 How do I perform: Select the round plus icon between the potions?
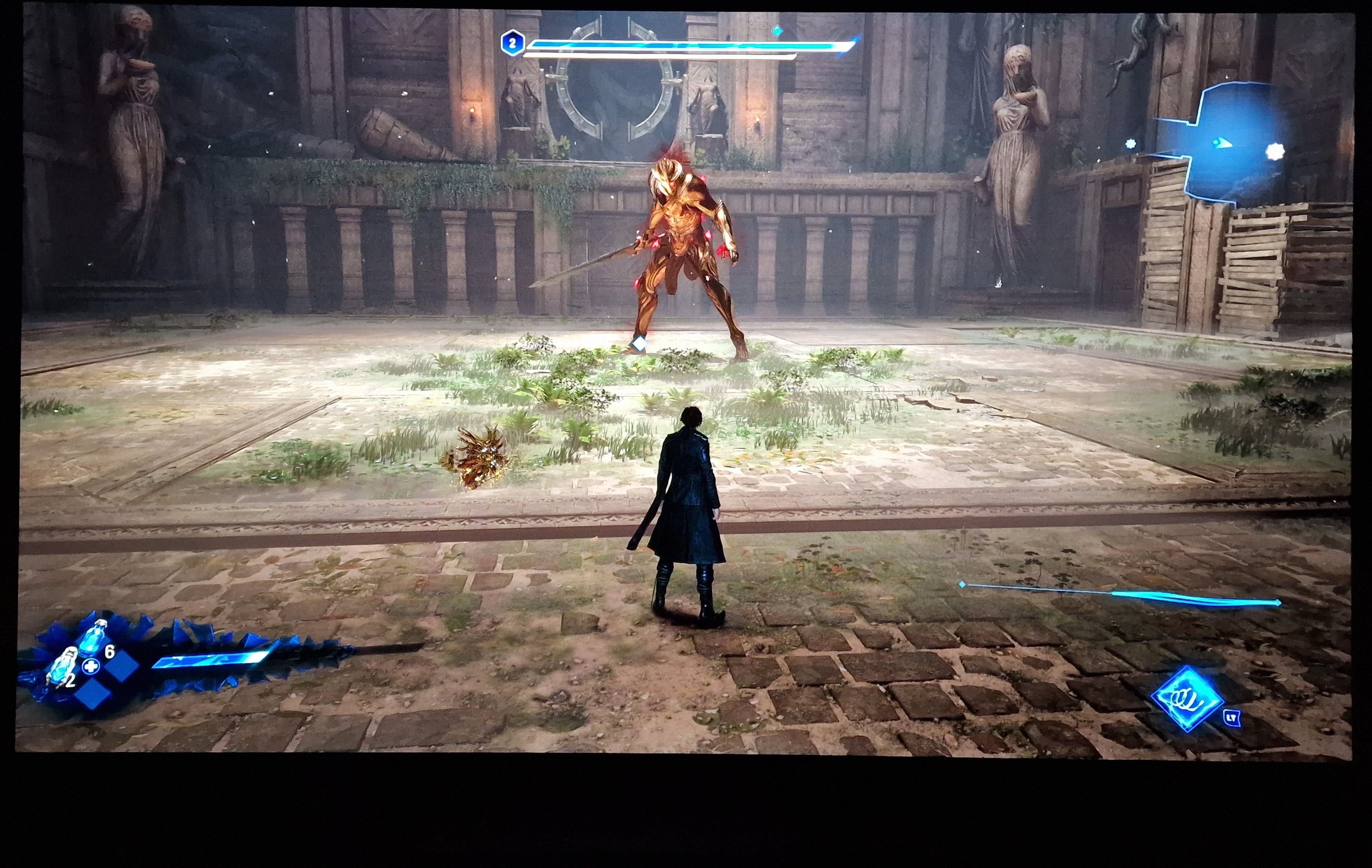click(x=90, y=666)
